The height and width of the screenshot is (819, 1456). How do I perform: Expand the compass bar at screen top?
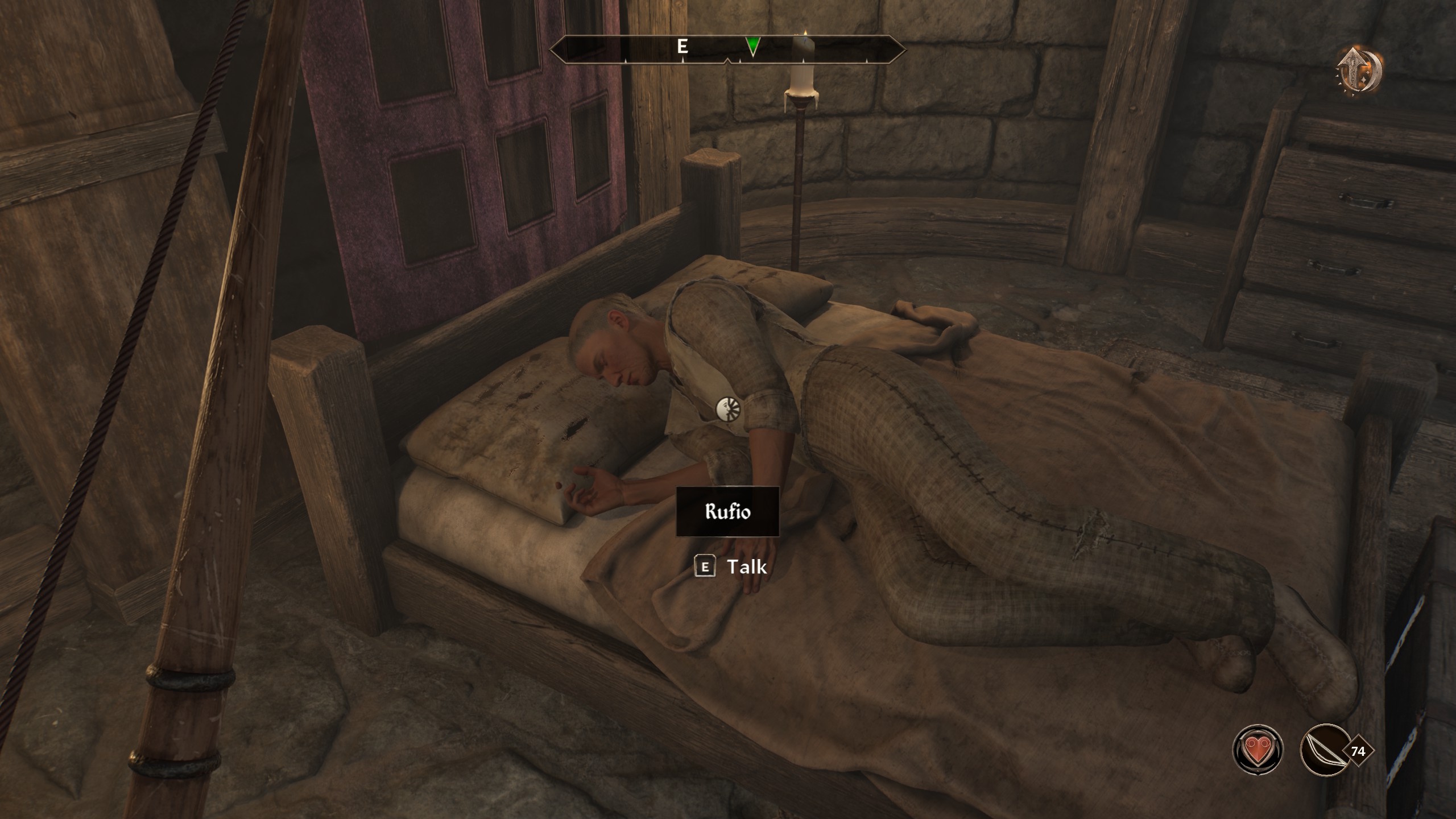(x=728, y=48)
